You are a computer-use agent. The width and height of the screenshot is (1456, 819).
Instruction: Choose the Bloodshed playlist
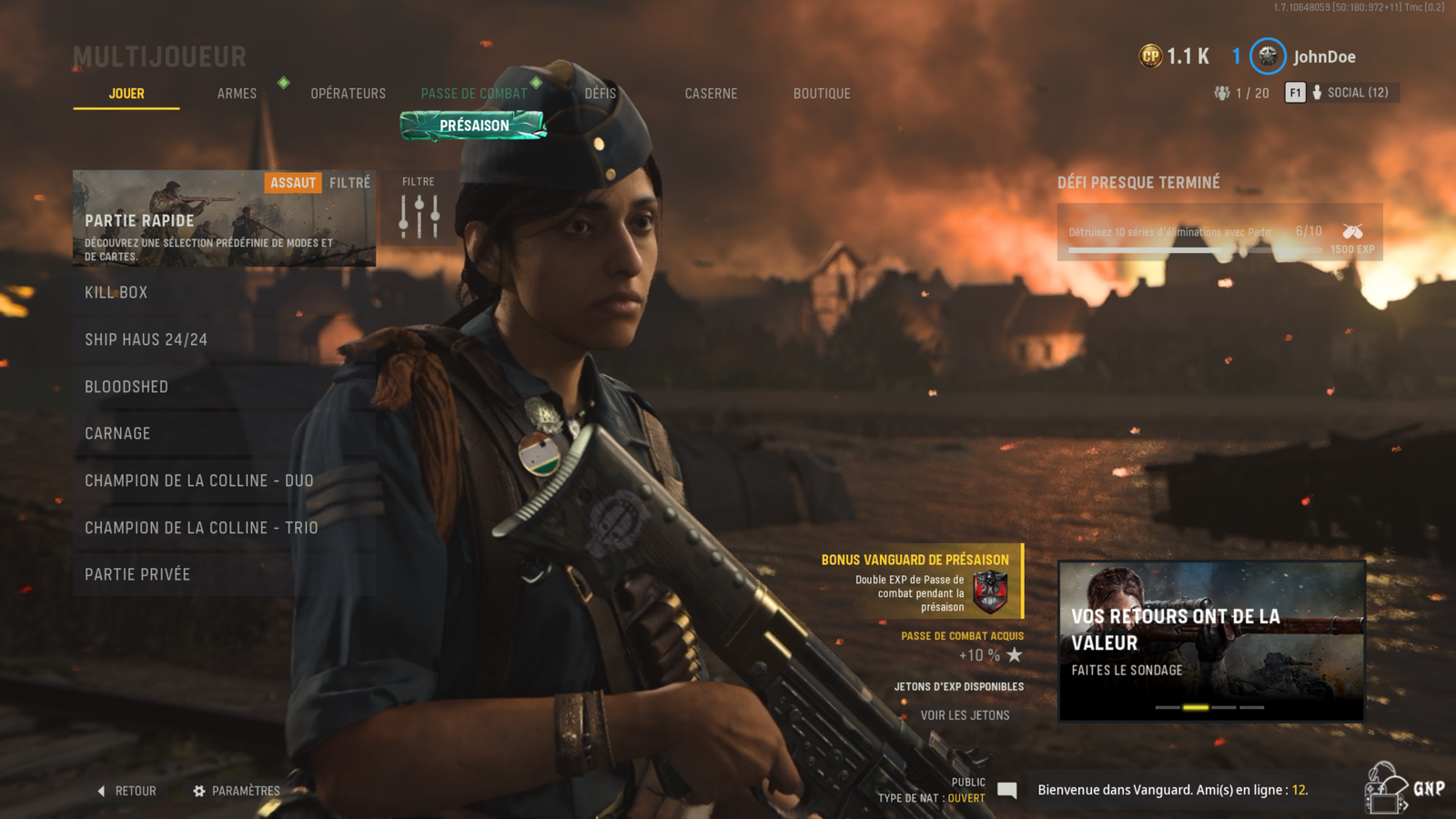point(224,387)
